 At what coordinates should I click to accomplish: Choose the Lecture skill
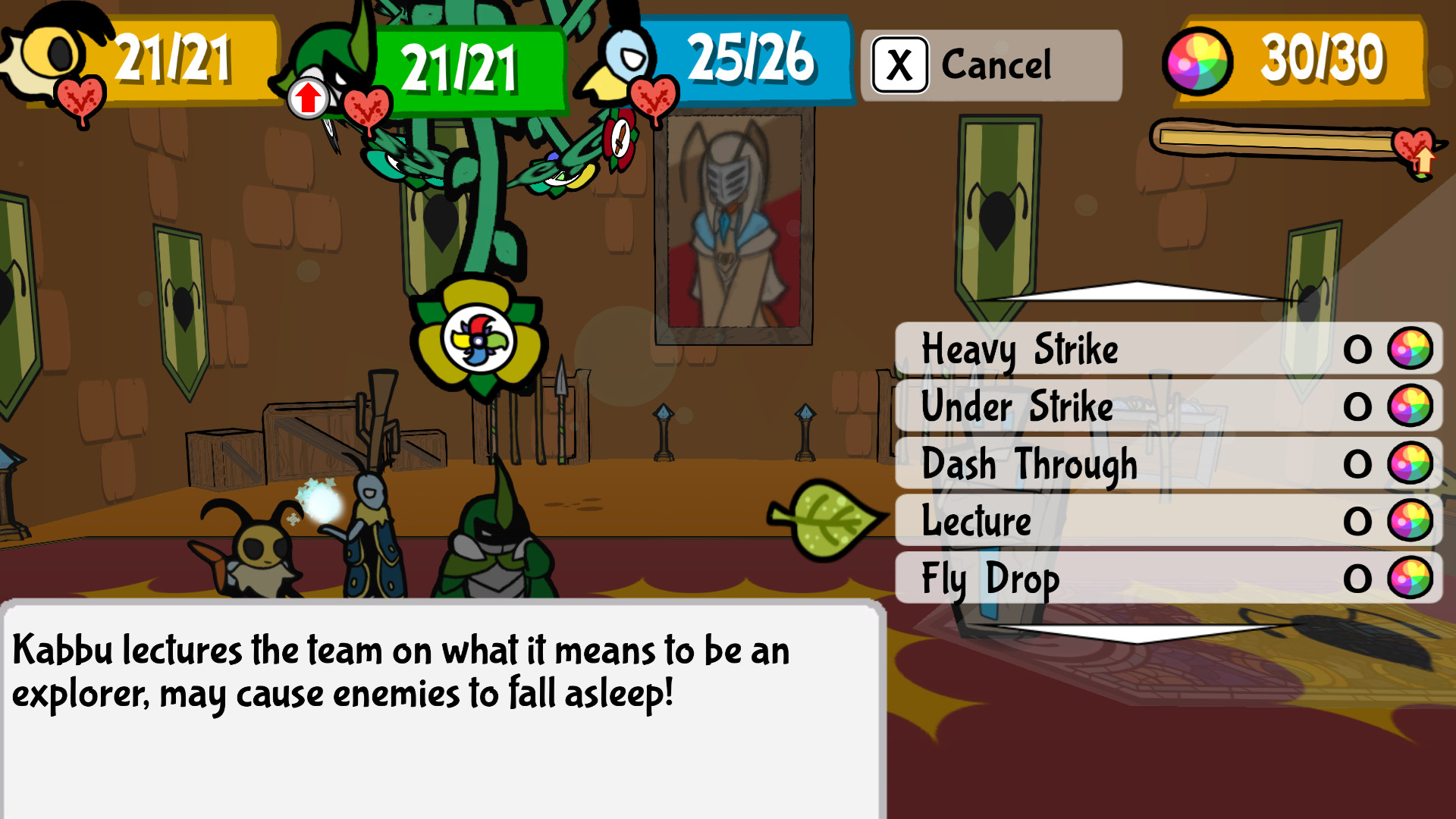(978, 521)
